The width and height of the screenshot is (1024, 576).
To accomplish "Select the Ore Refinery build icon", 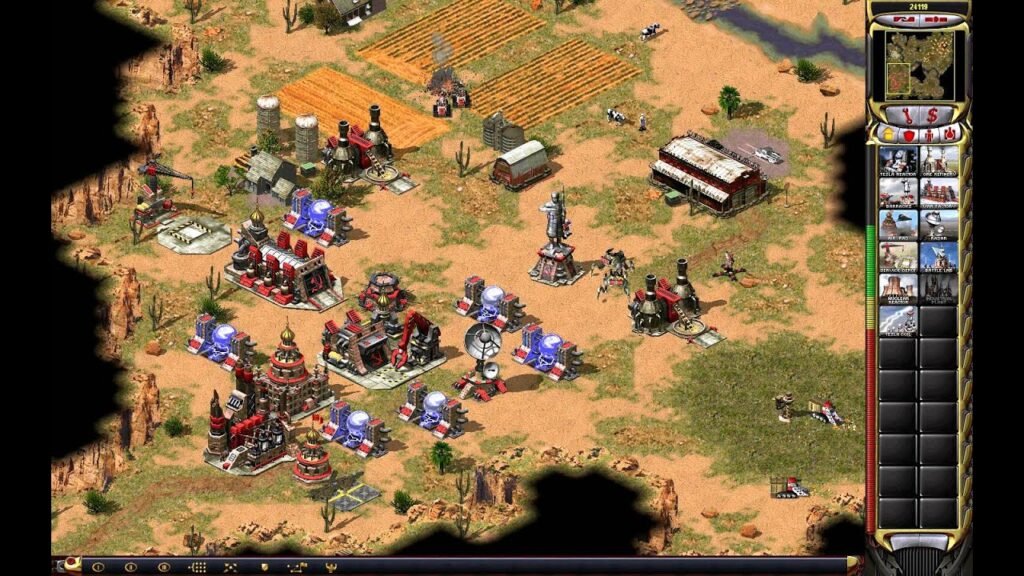I will [939, 161].
